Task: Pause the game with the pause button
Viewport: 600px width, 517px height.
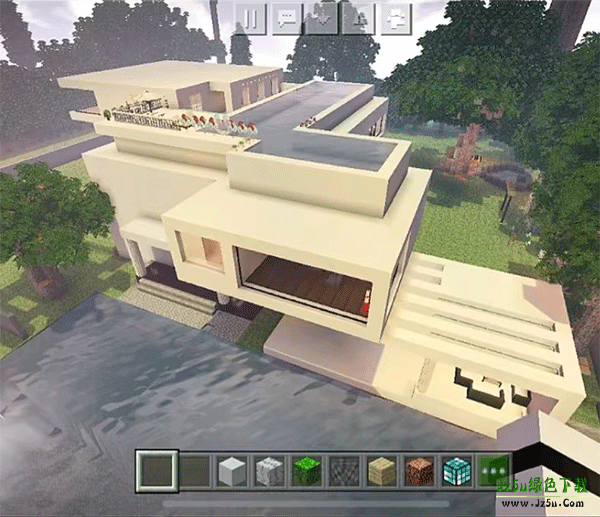Action: 252,18
